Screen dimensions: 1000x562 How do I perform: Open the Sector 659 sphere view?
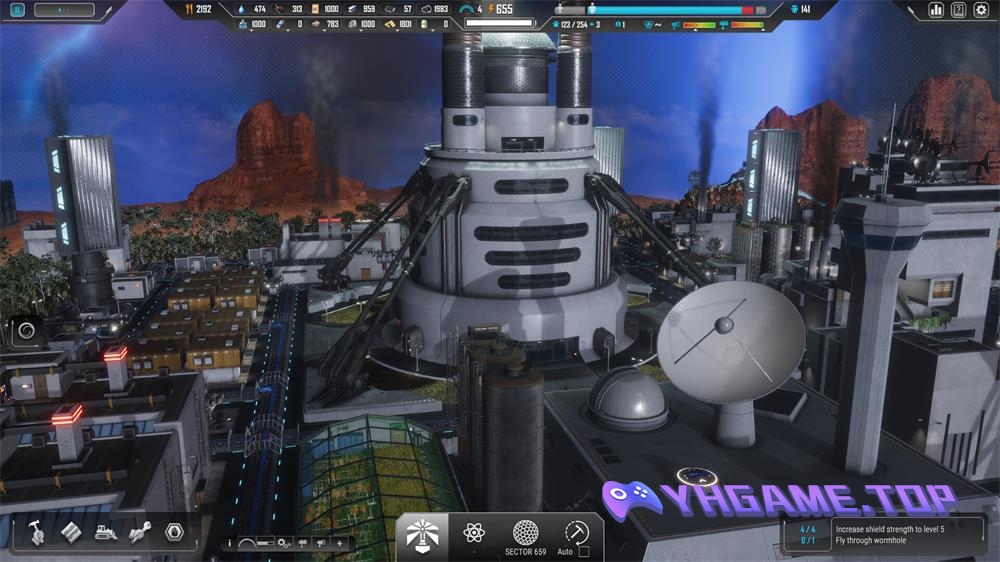point(525,532)
